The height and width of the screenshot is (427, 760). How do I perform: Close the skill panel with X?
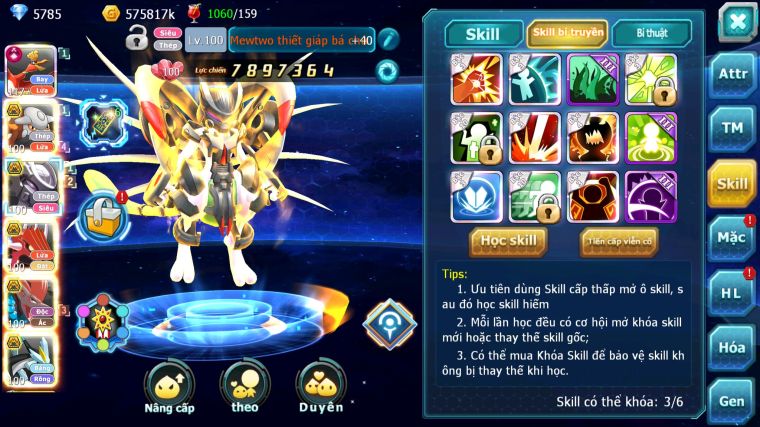736,21
